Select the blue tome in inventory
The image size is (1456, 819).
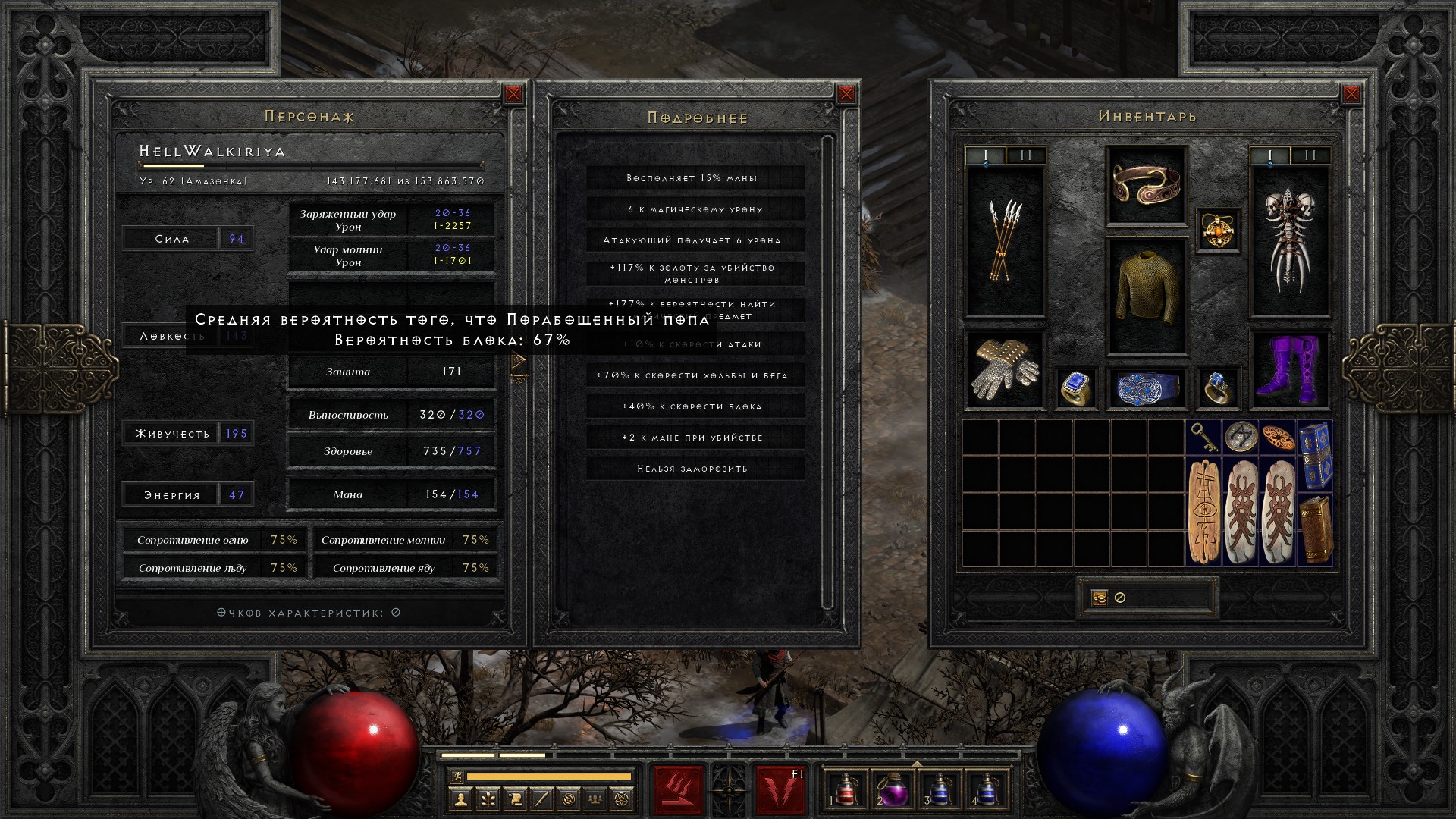pyautogui.click(x=1315, y=455)
